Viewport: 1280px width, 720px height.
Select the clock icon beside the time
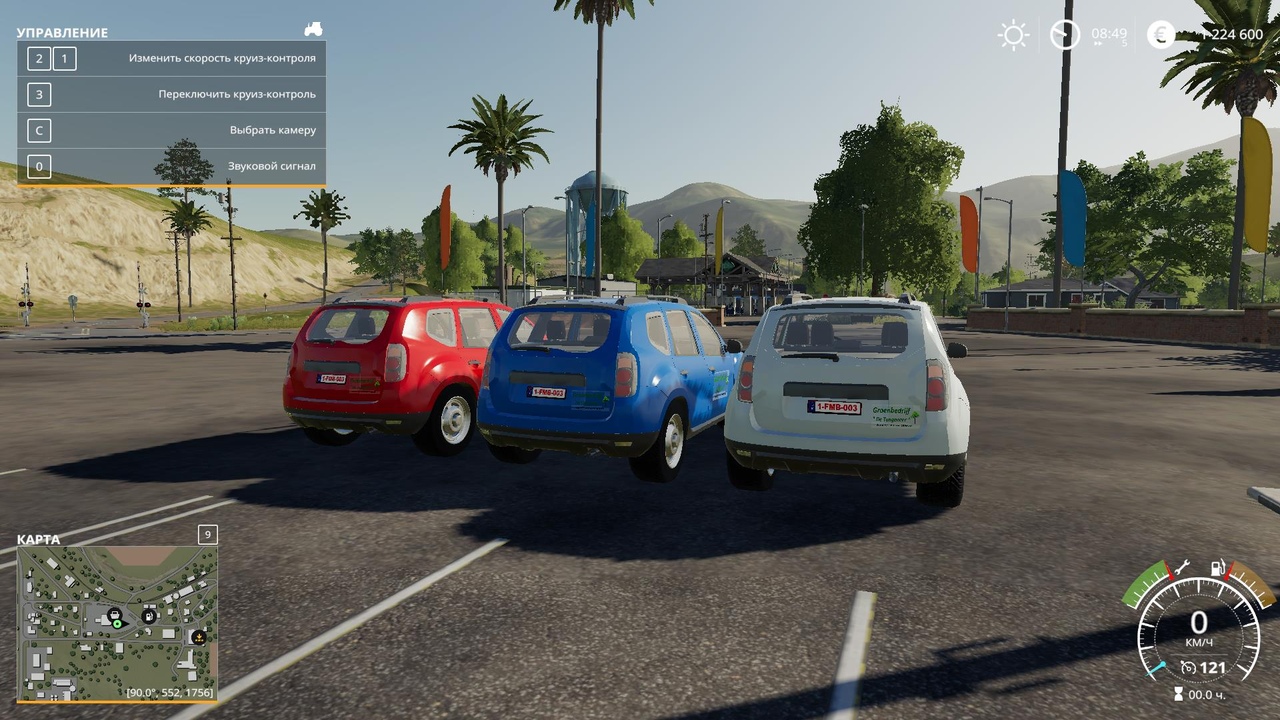(x=1065, y=35)
